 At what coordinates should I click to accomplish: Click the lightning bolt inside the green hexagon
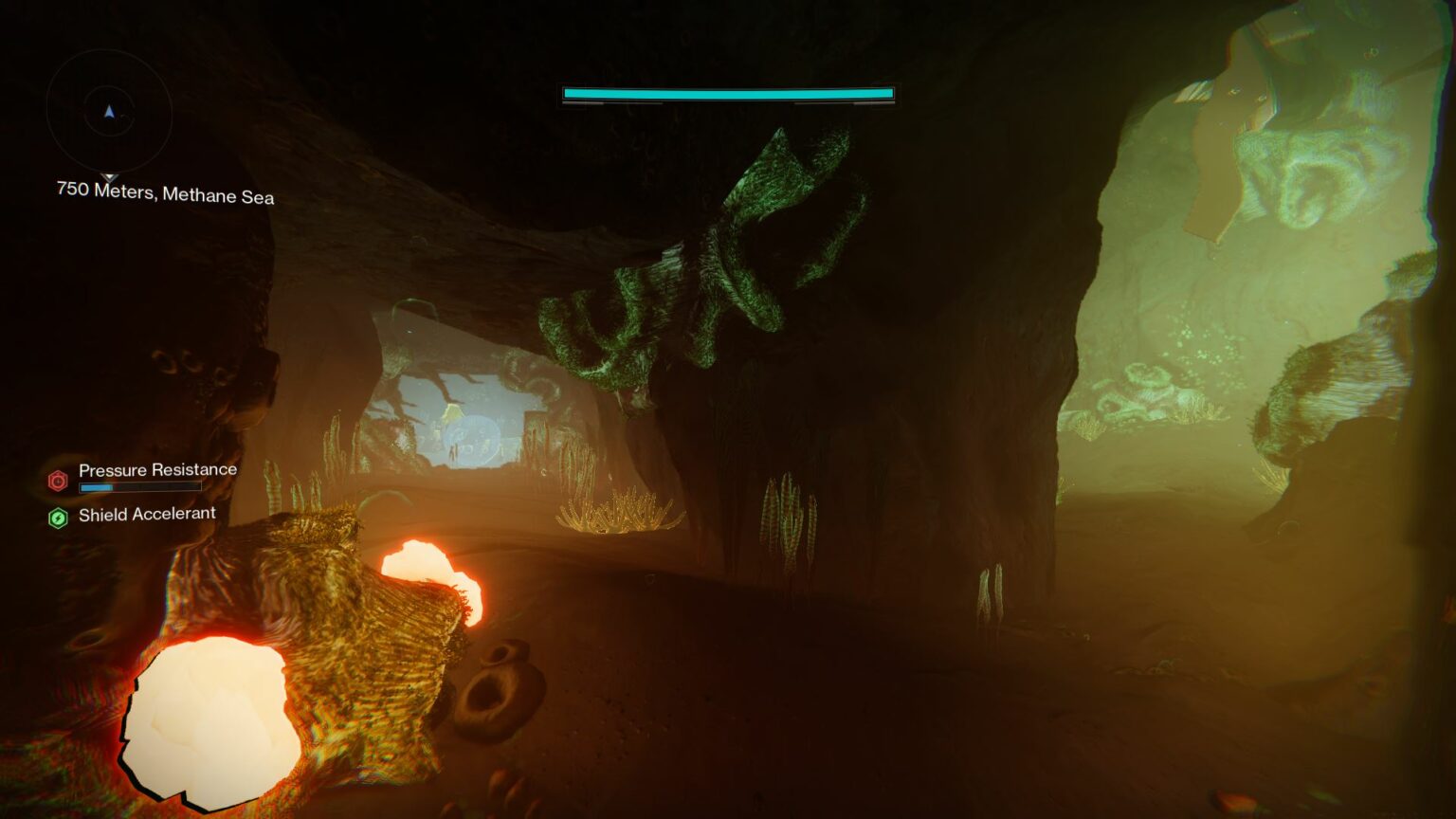(57, 517)
